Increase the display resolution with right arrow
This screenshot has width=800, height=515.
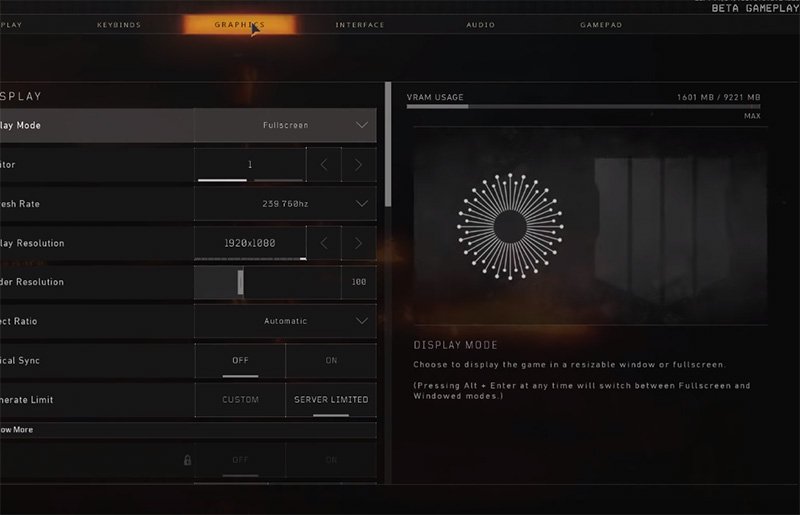358,243
